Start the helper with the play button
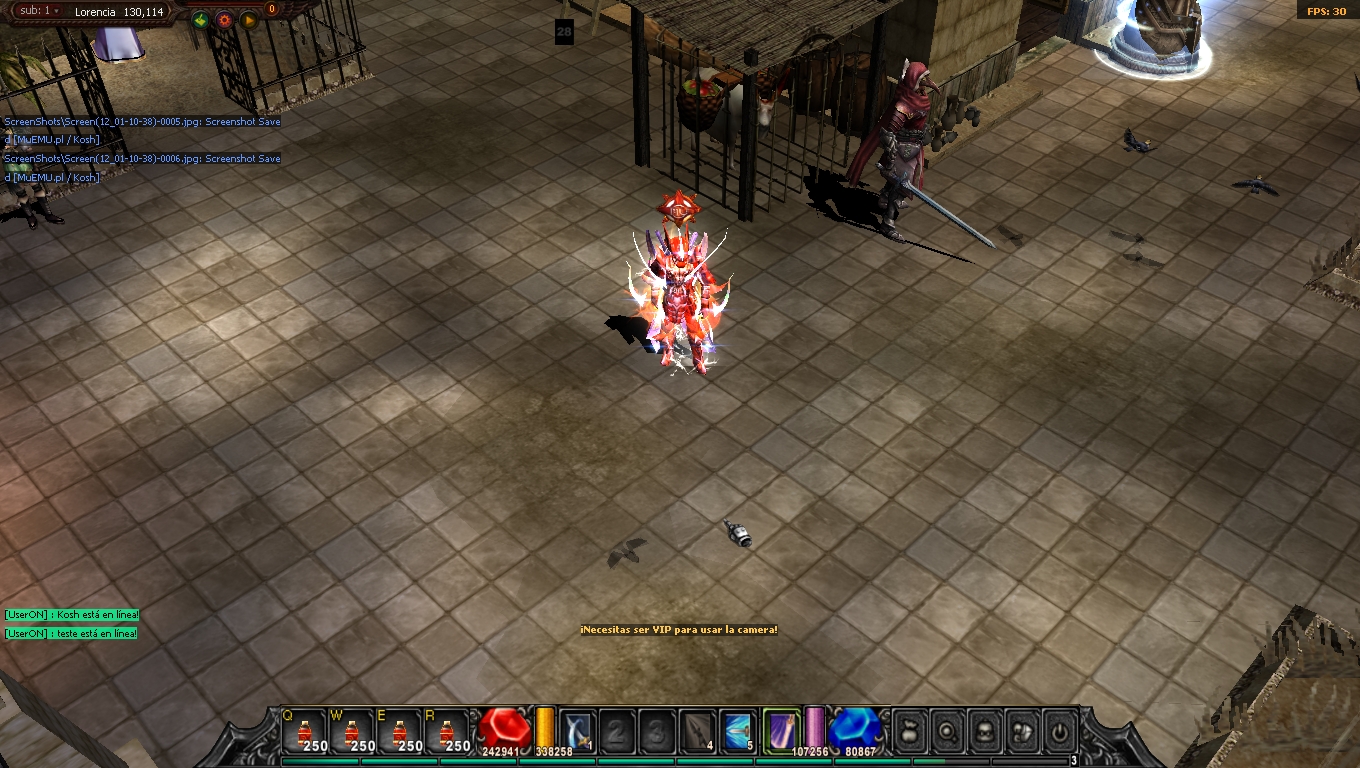This screenshot has width=1360, height=768. tap(249, 20)
